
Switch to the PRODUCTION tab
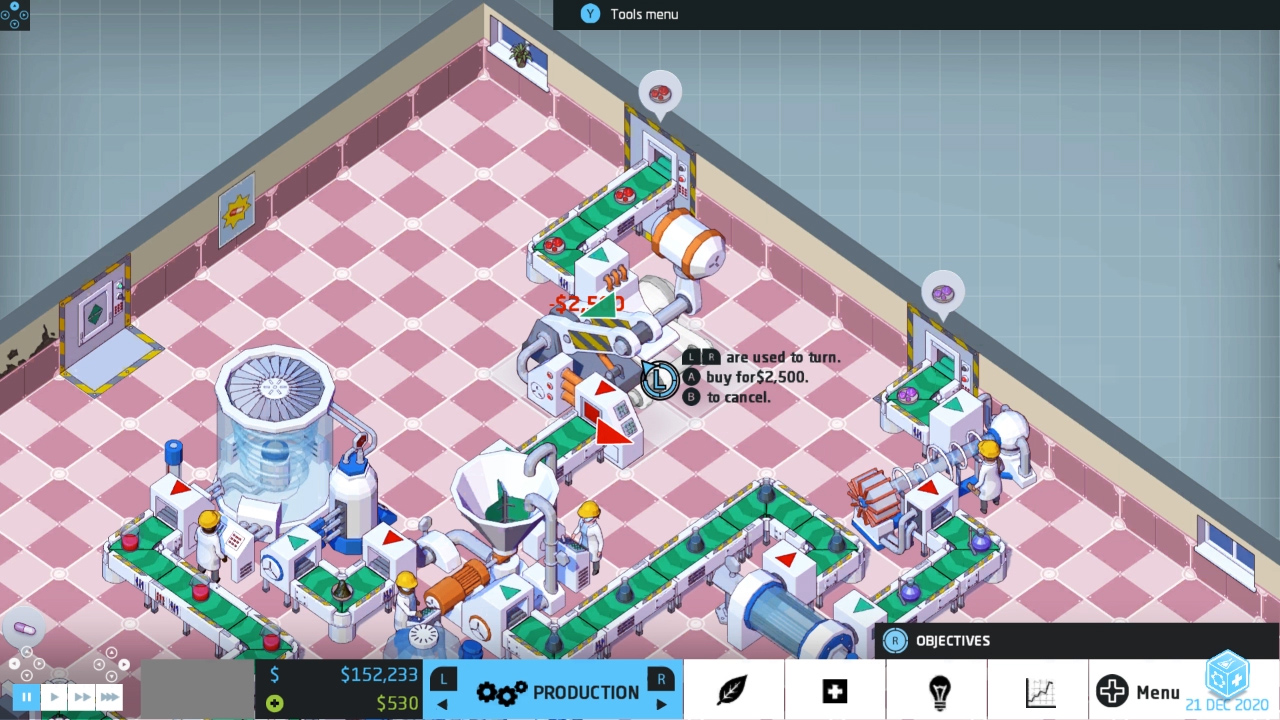[587, 691]
